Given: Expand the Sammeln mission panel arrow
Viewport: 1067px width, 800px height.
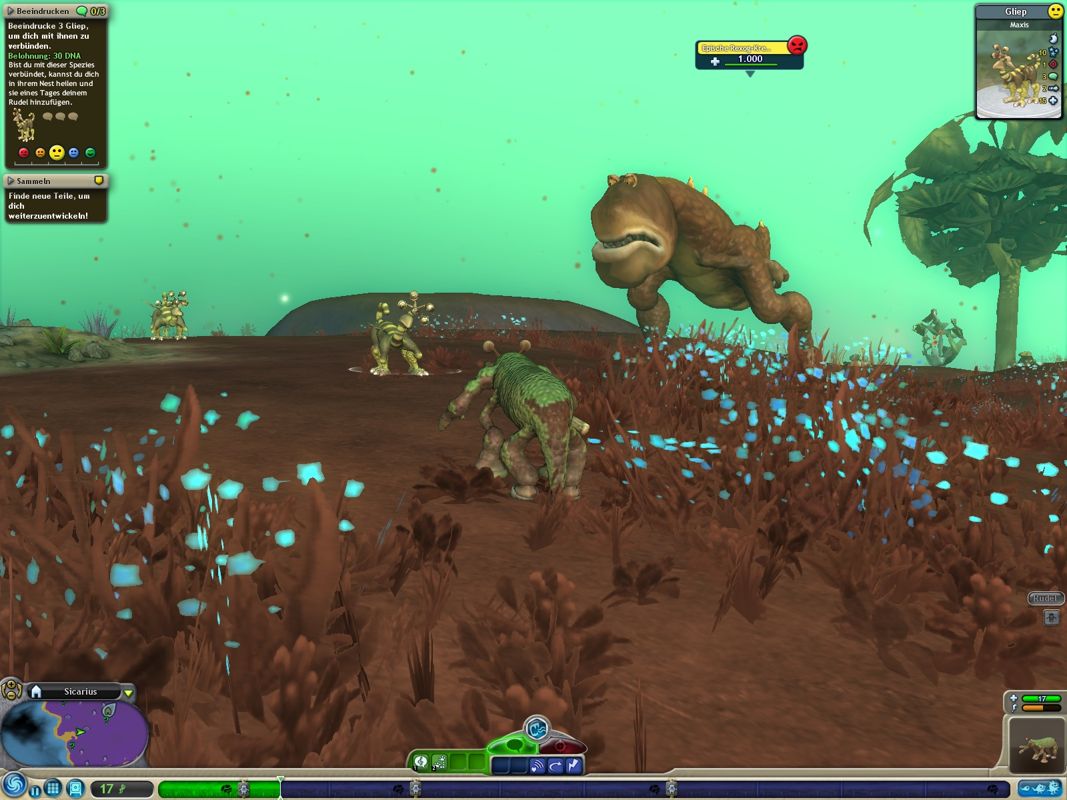Looking at the screenshot, I should pyautogui.click(x=10, y=181).
